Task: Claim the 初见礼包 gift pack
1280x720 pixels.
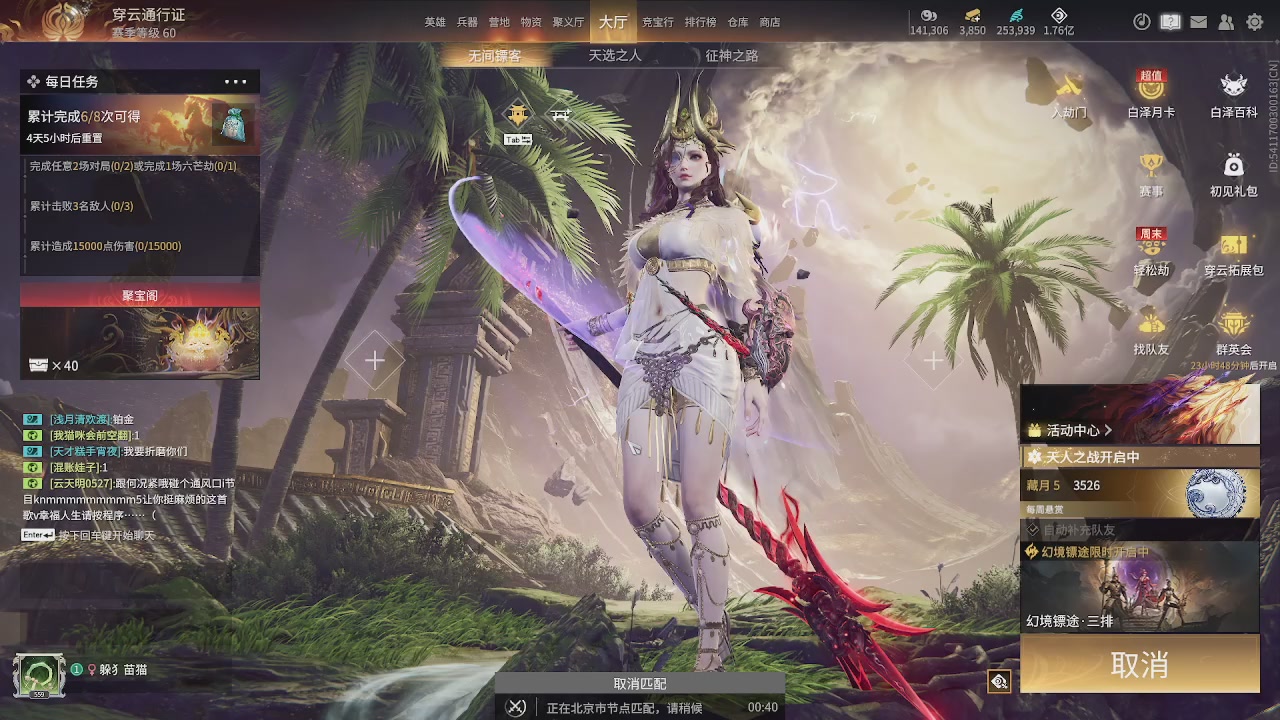Action: 1234,174
